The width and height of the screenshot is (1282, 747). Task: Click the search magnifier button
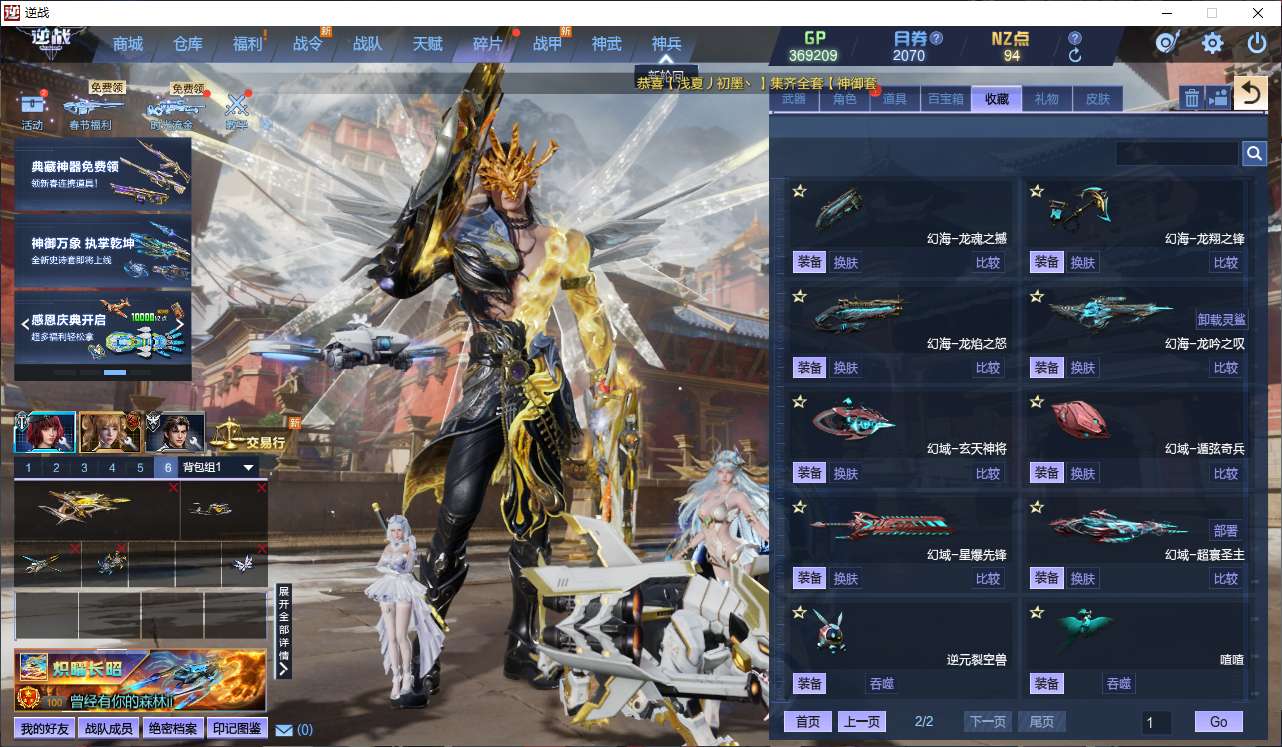pos(1254,153)
